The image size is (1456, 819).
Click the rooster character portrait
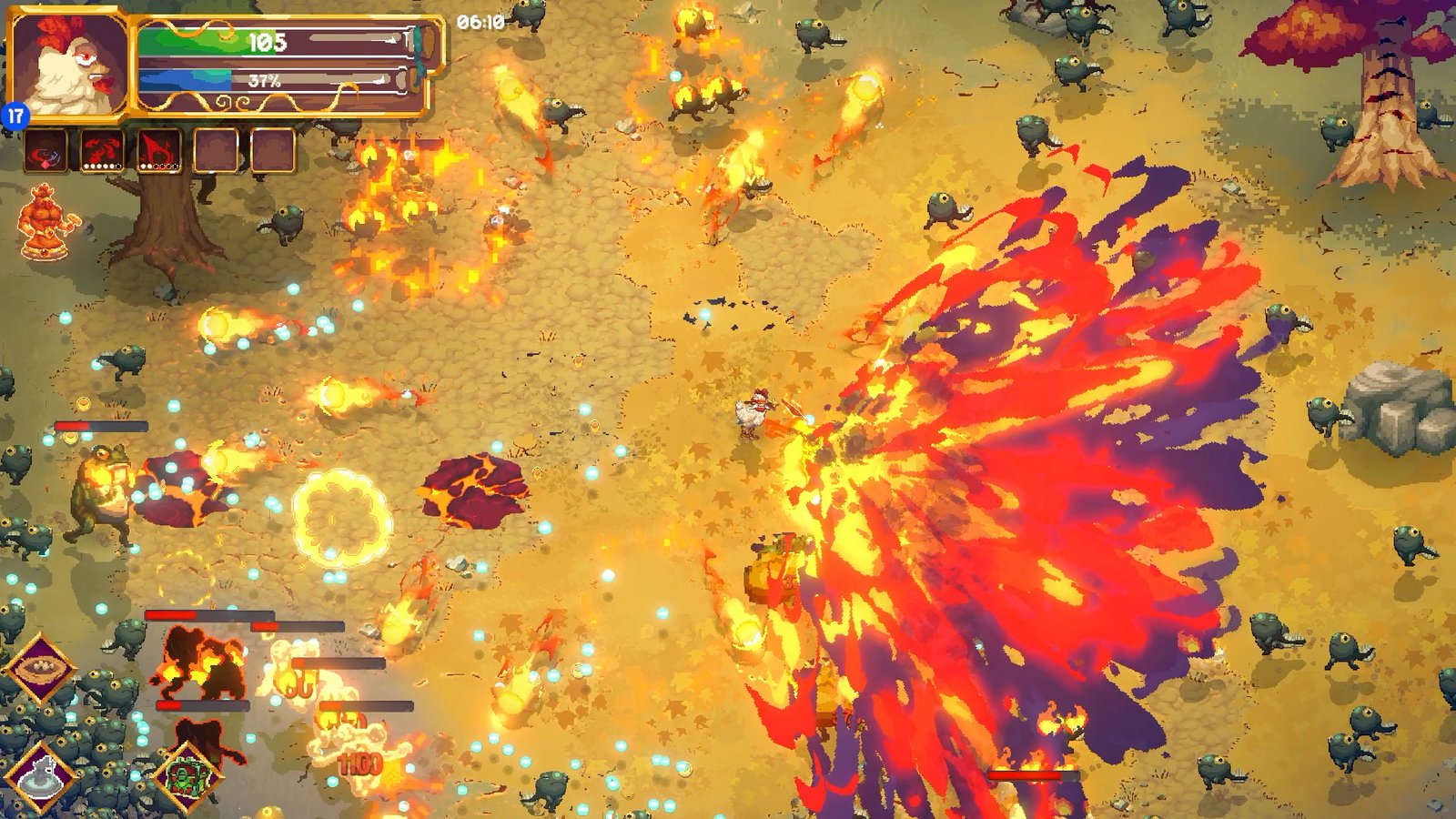68,64
